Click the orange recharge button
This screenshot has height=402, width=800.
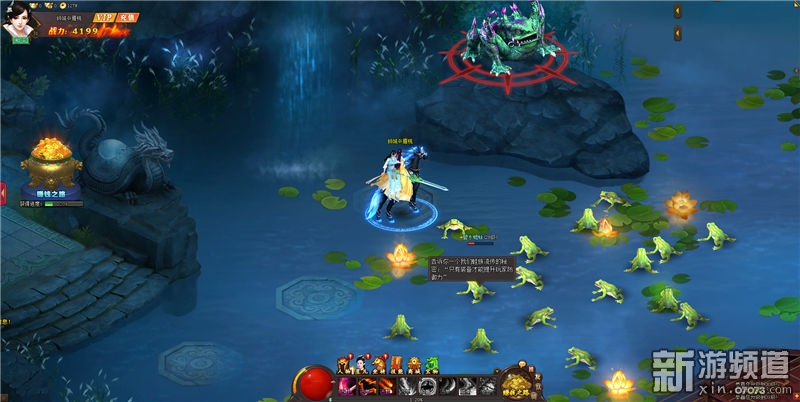pos(127,18)
